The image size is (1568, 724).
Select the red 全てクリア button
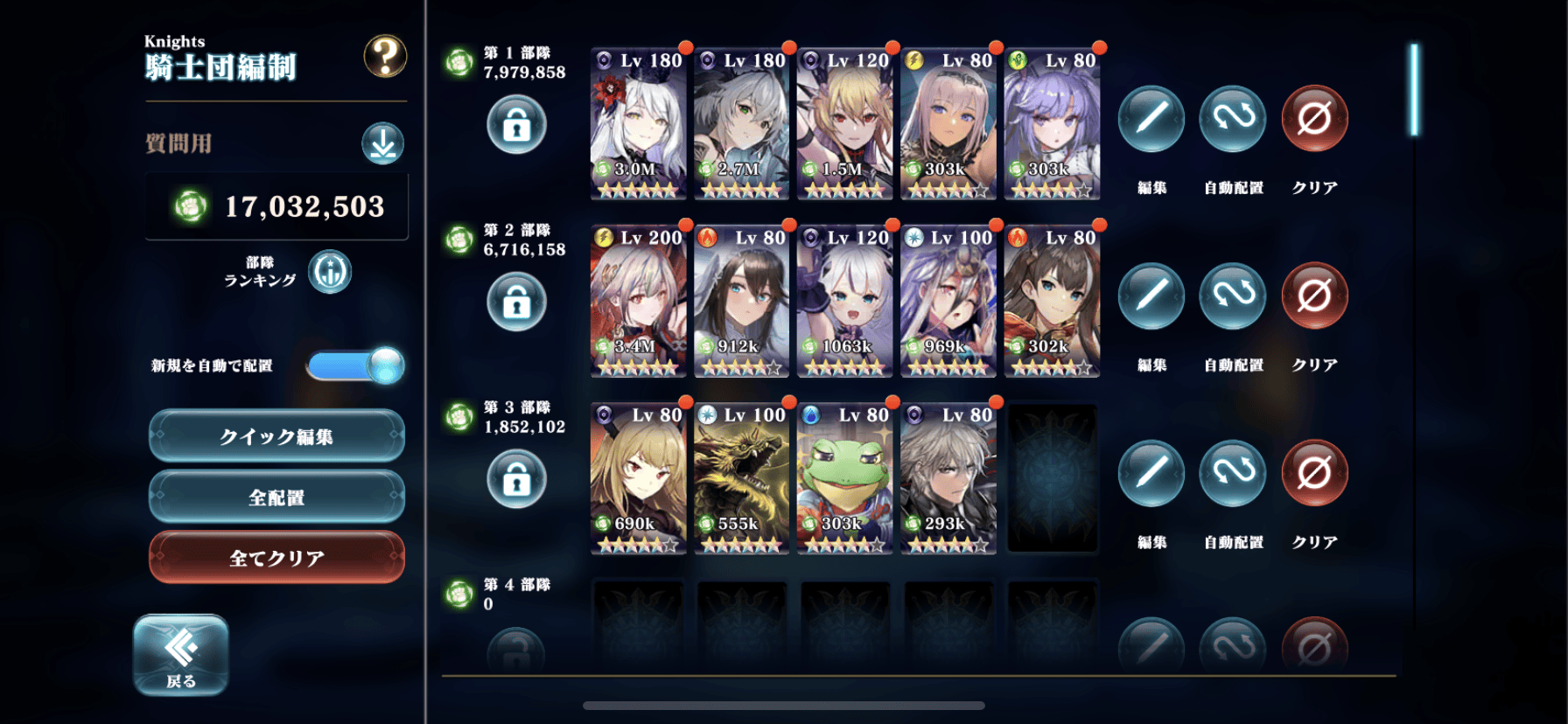pyautogui.click(x=276, y=557)
